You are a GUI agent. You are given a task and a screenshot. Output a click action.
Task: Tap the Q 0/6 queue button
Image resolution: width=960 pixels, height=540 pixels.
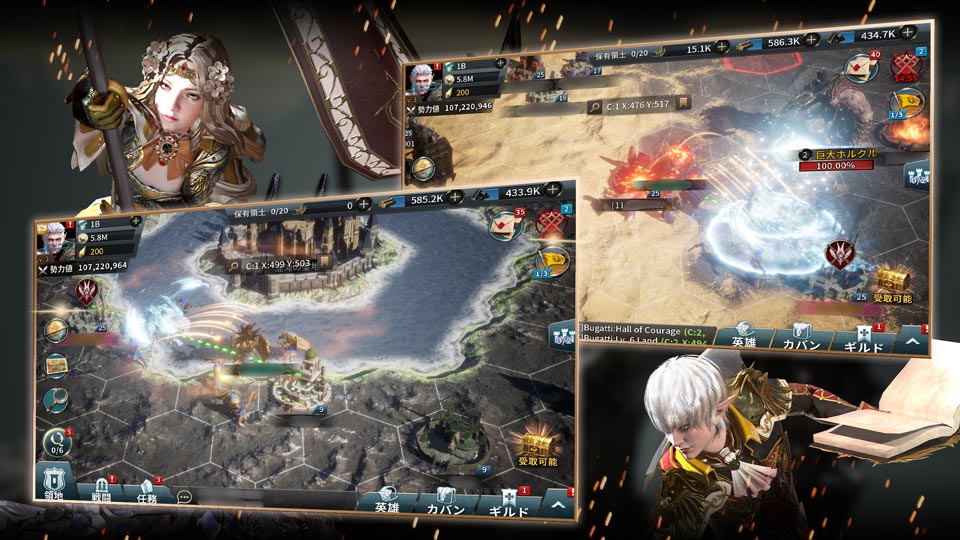pos(57,443)
